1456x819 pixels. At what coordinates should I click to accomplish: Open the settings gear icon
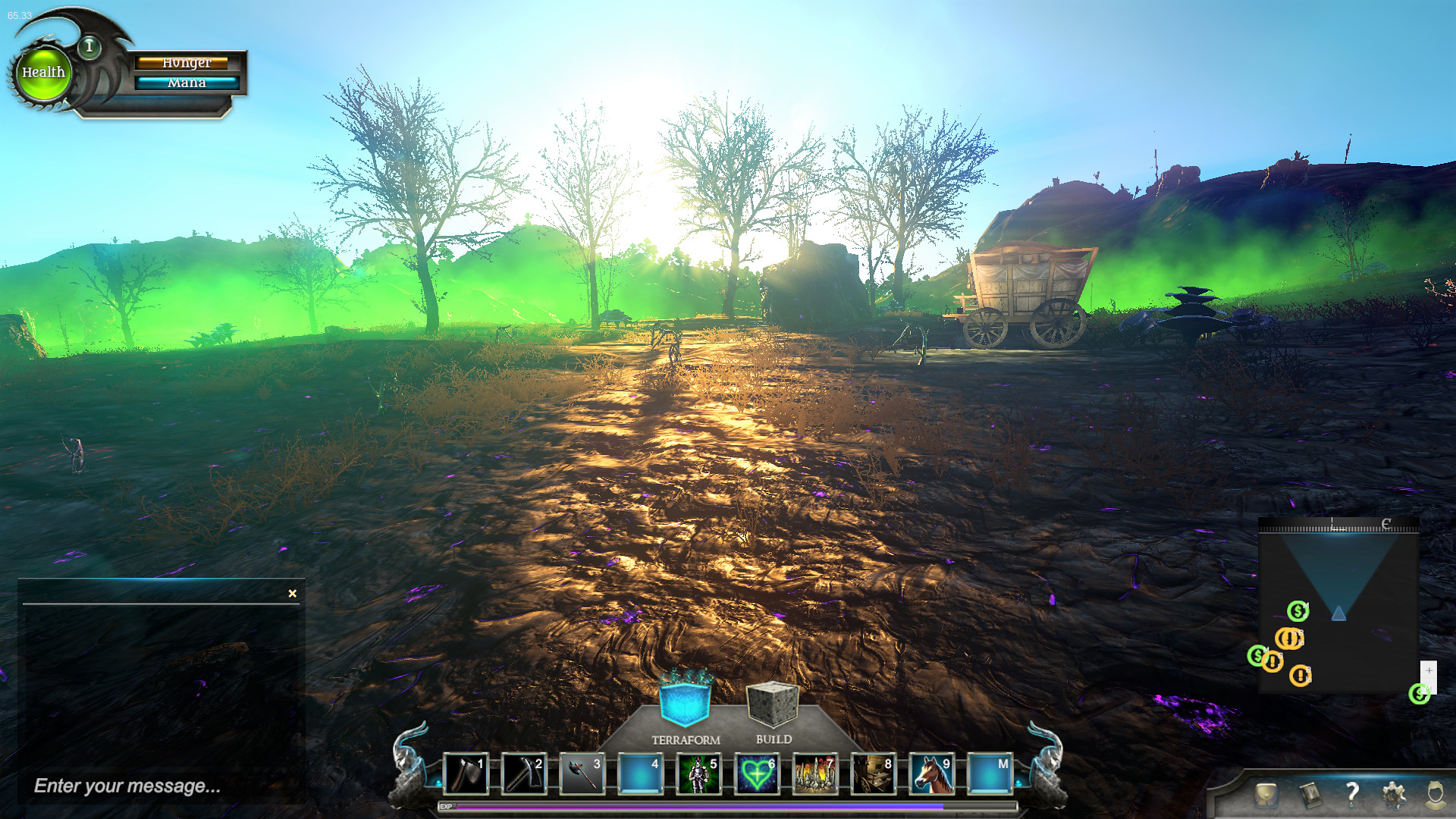click(x=1394, y=795)
